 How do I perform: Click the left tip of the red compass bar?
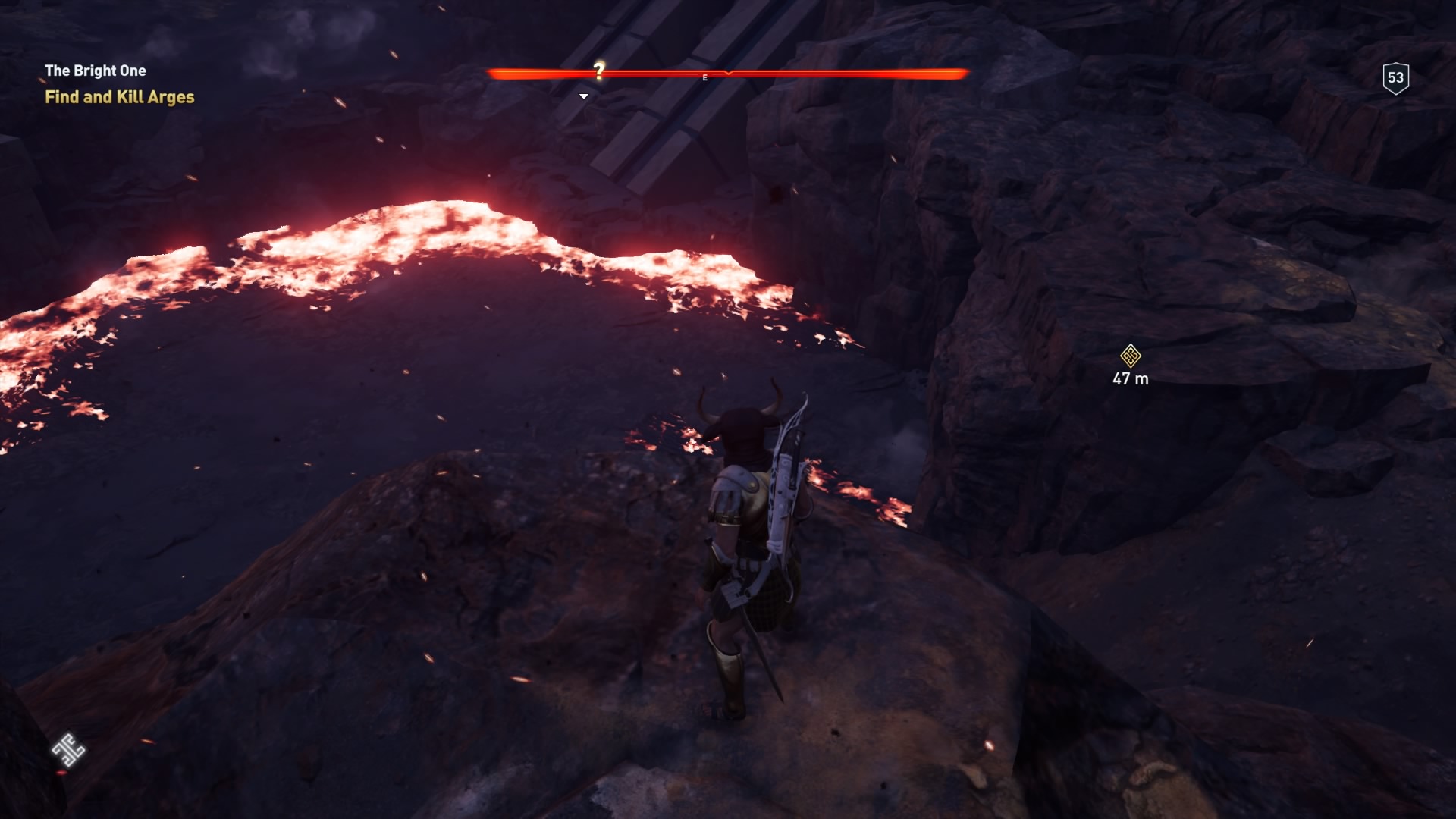tap(494, 74)
